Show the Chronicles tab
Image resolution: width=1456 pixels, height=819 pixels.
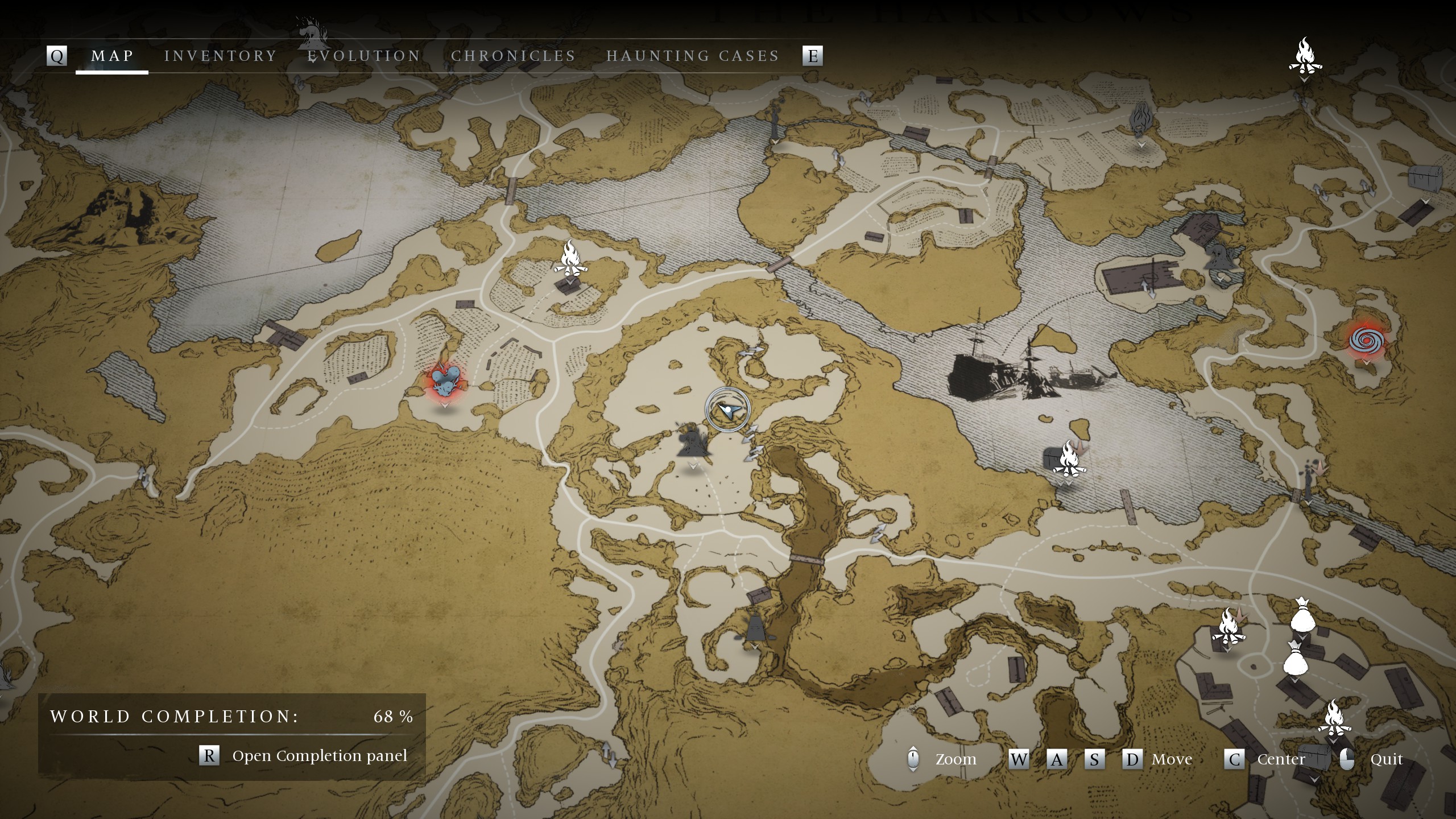point(513,56)
